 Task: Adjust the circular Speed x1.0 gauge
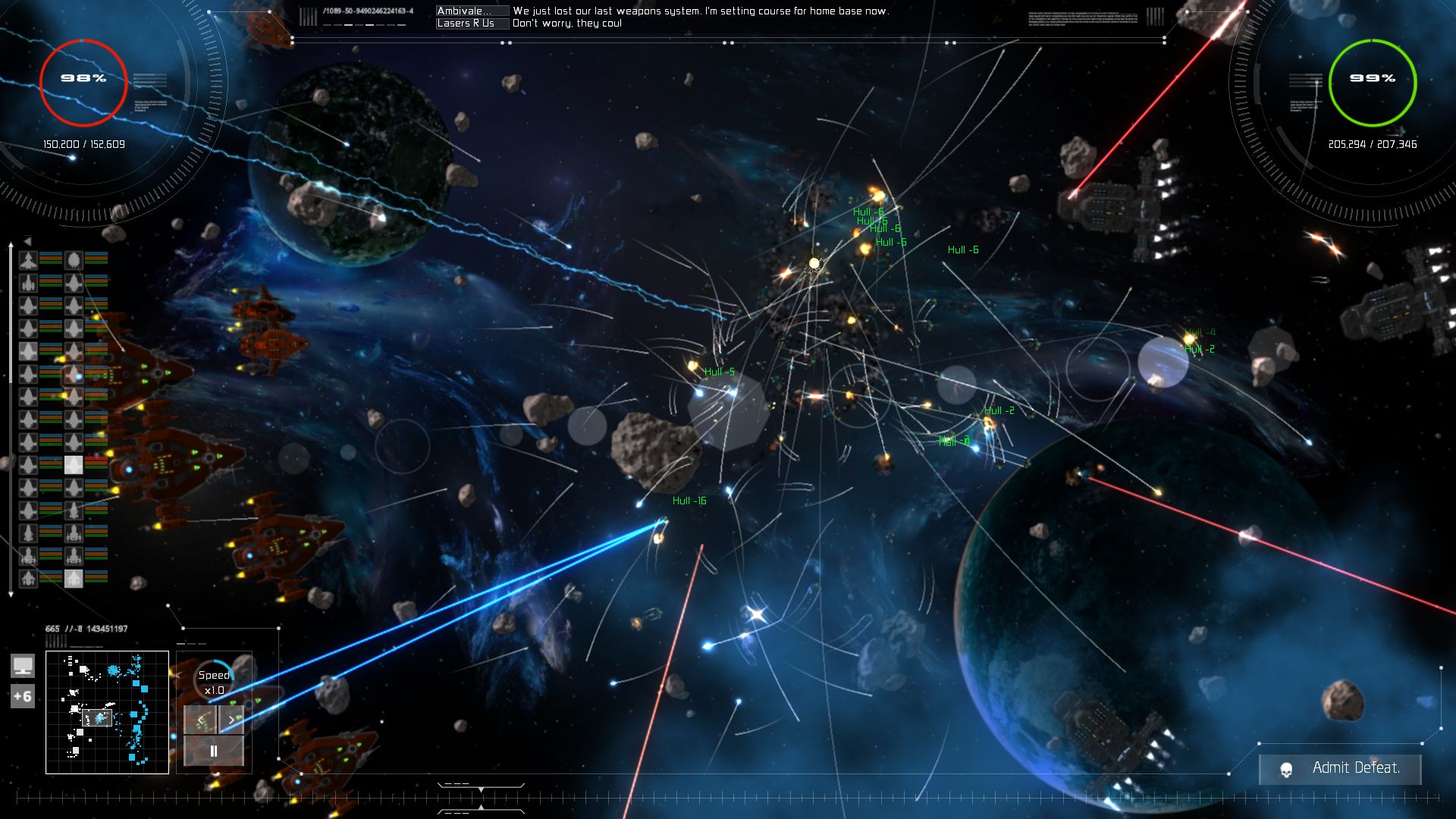214,680
